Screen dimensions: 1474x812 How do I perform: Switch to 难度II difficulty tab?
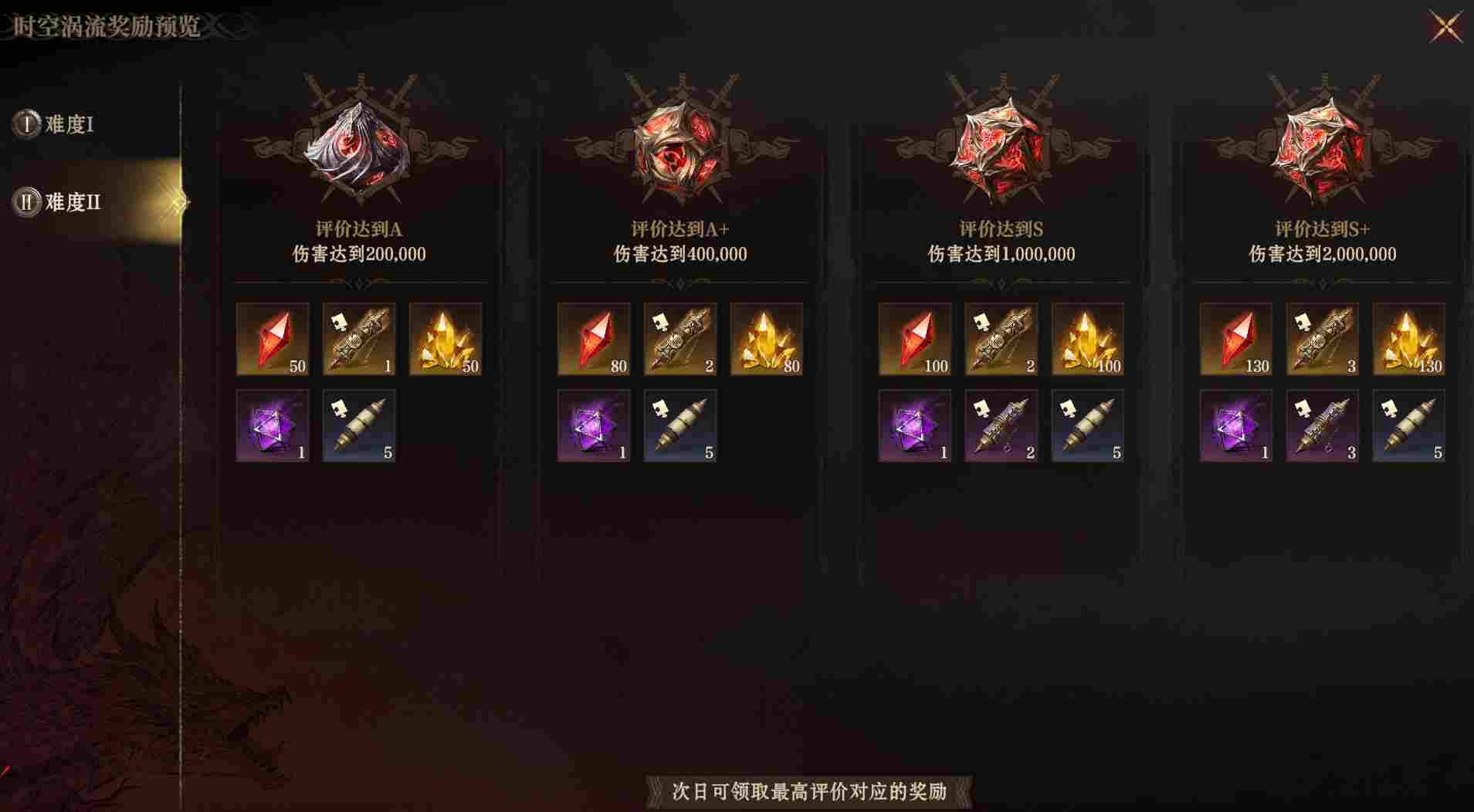tap(69, 202)
